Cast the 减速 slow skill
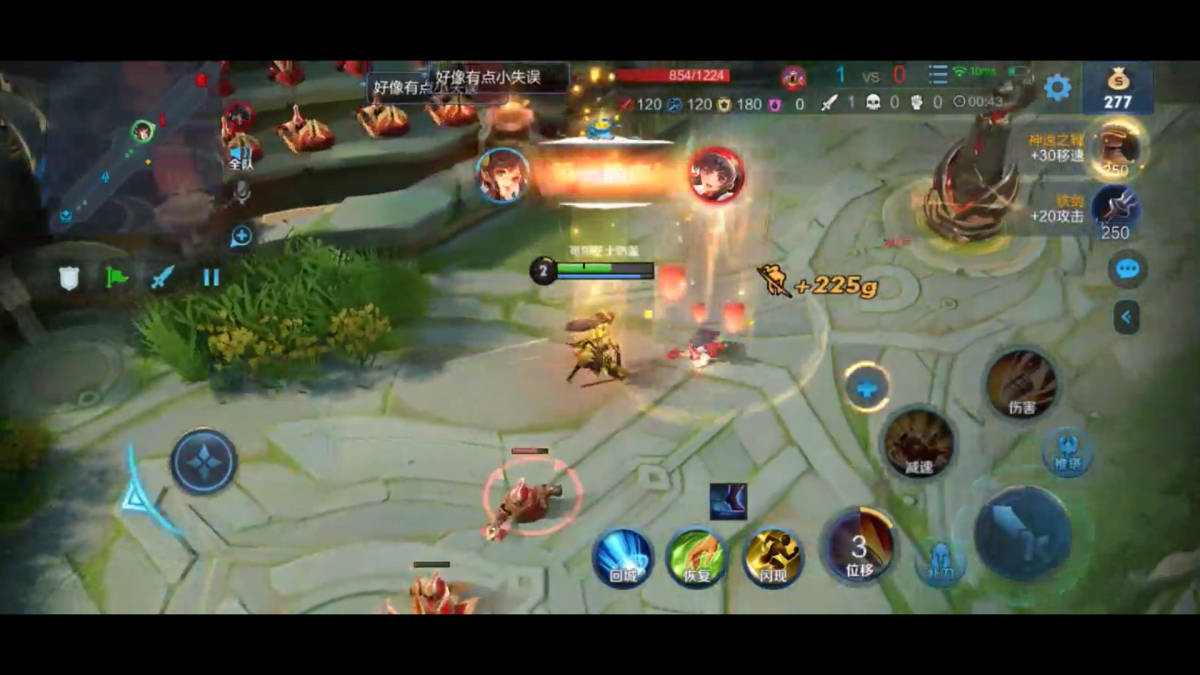This screenshot has height=675, width=1200. (x=918, y=443)
